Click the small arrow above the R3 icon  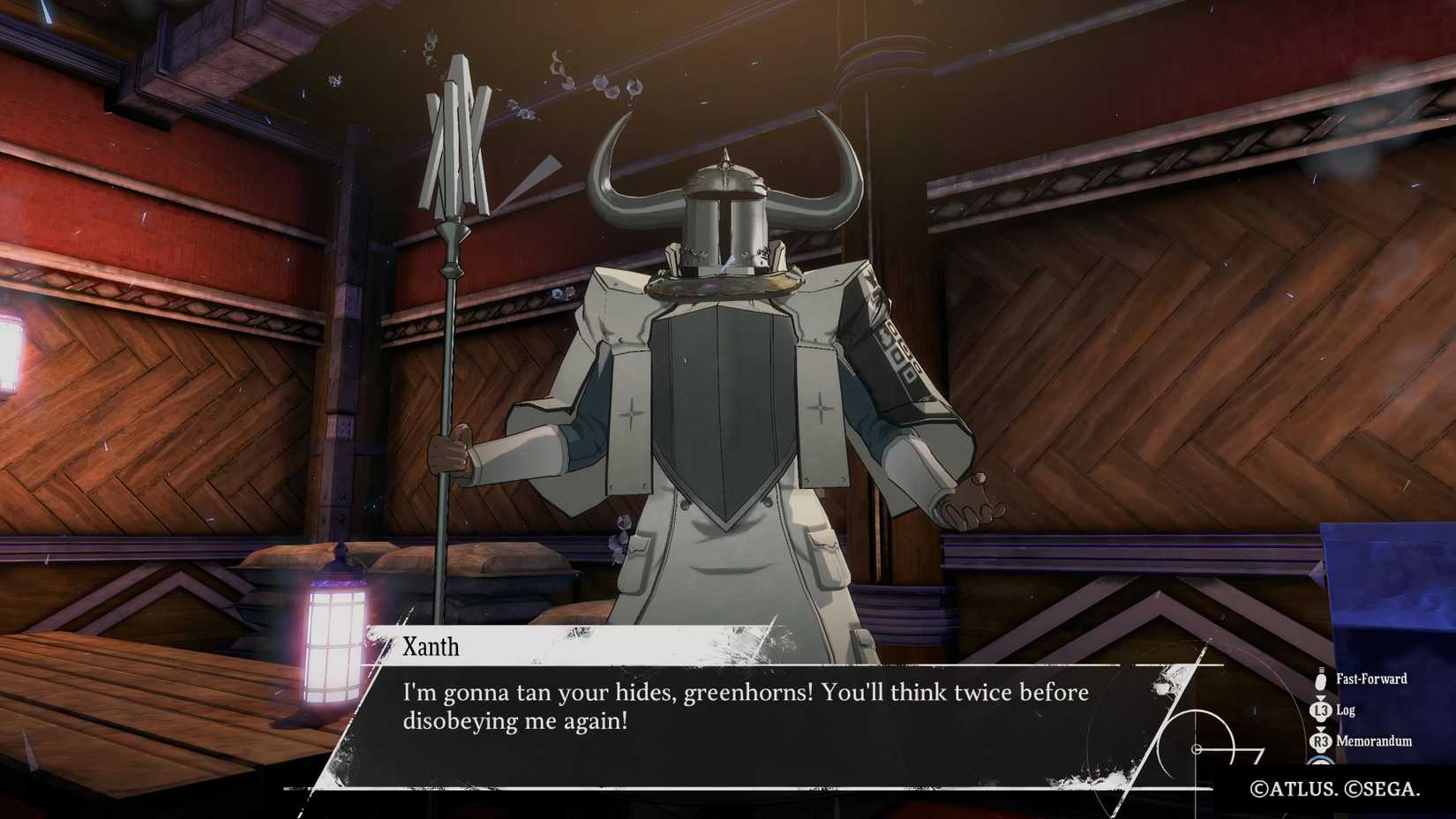(x=1321, y=729)
